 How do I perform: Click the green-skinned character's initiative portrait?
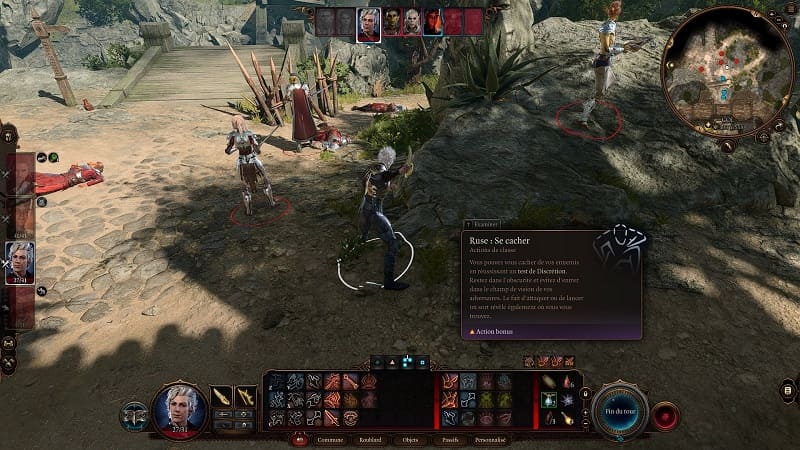click(391, 22)
